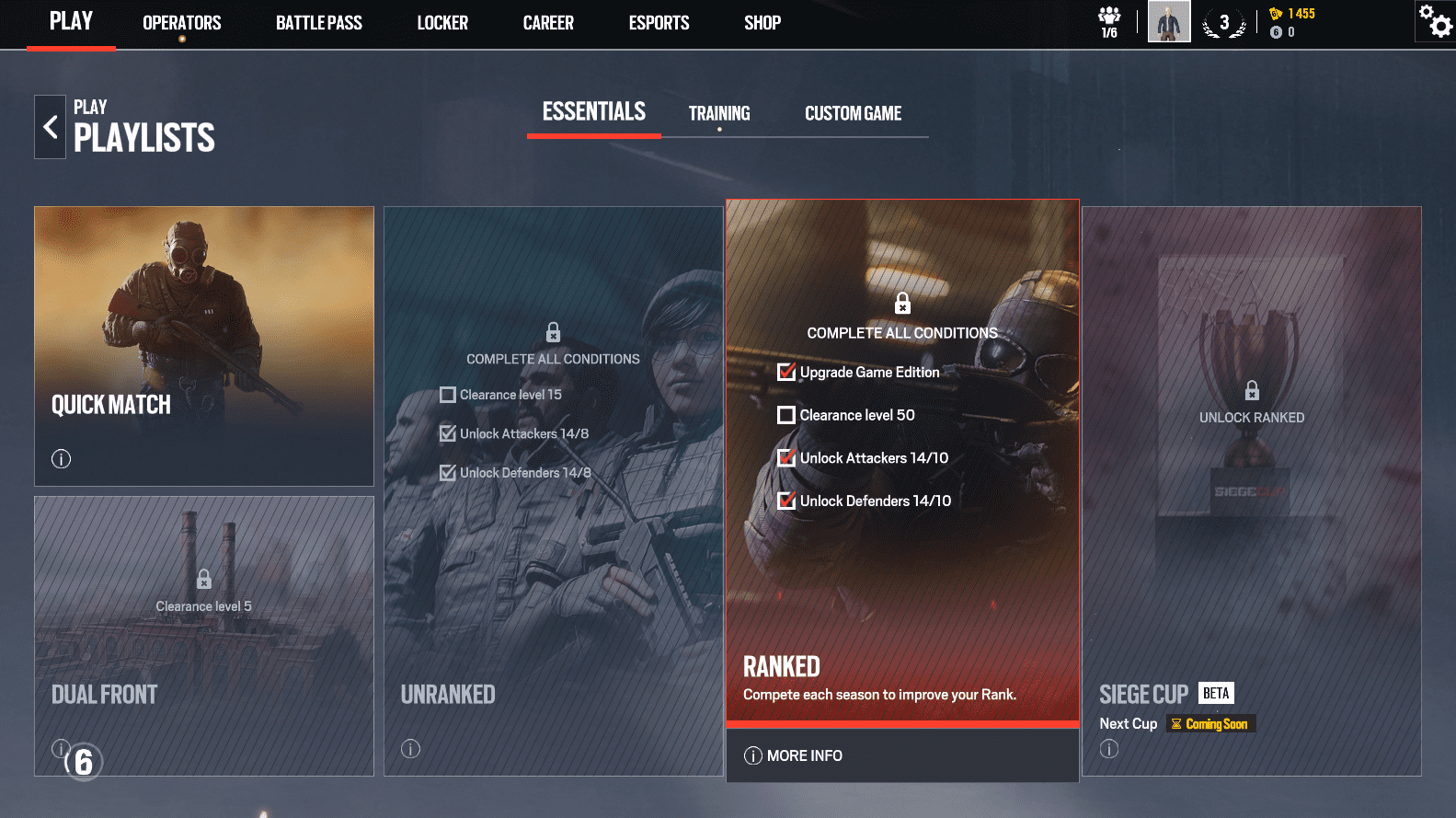Image resolution: width=1456 pixels, height=818 pixels.
Task: Toggle the Clearance level 50 checkbox
Action: (786, 415)
